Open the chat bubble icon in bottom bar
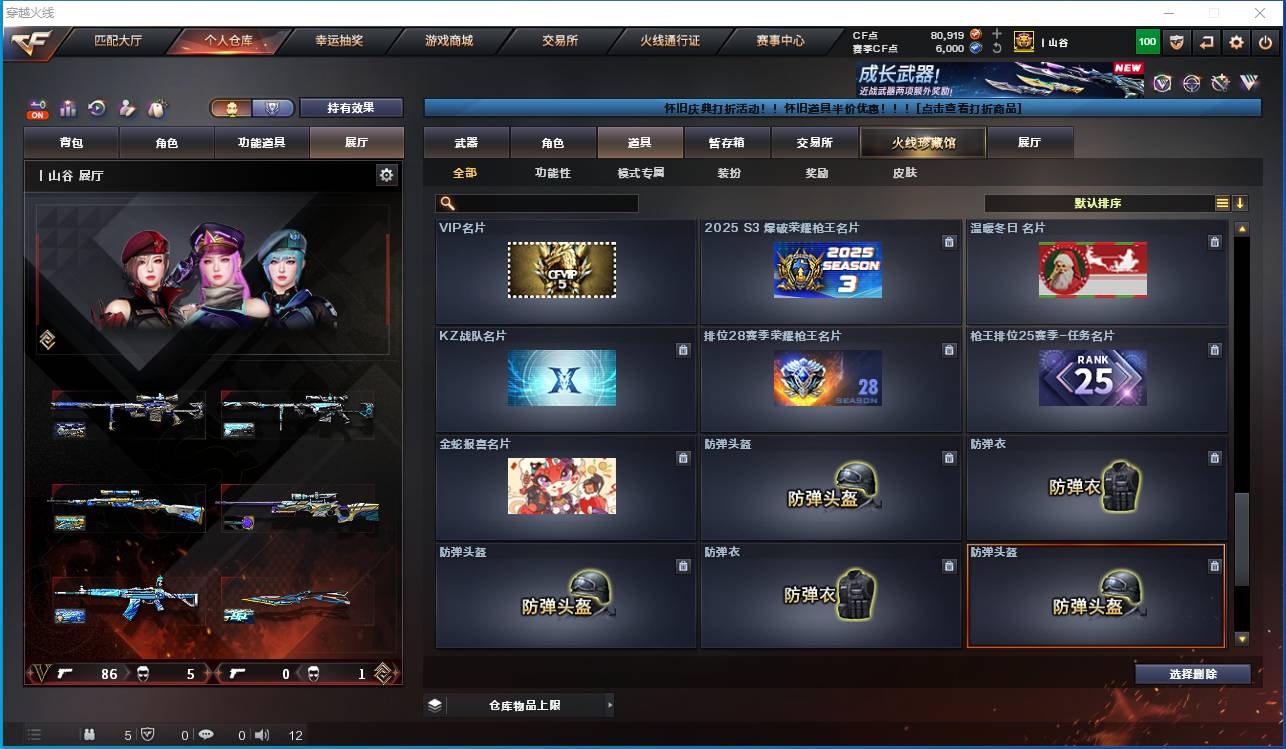This screenshot has width=1286, height=749. pos(208,735)
